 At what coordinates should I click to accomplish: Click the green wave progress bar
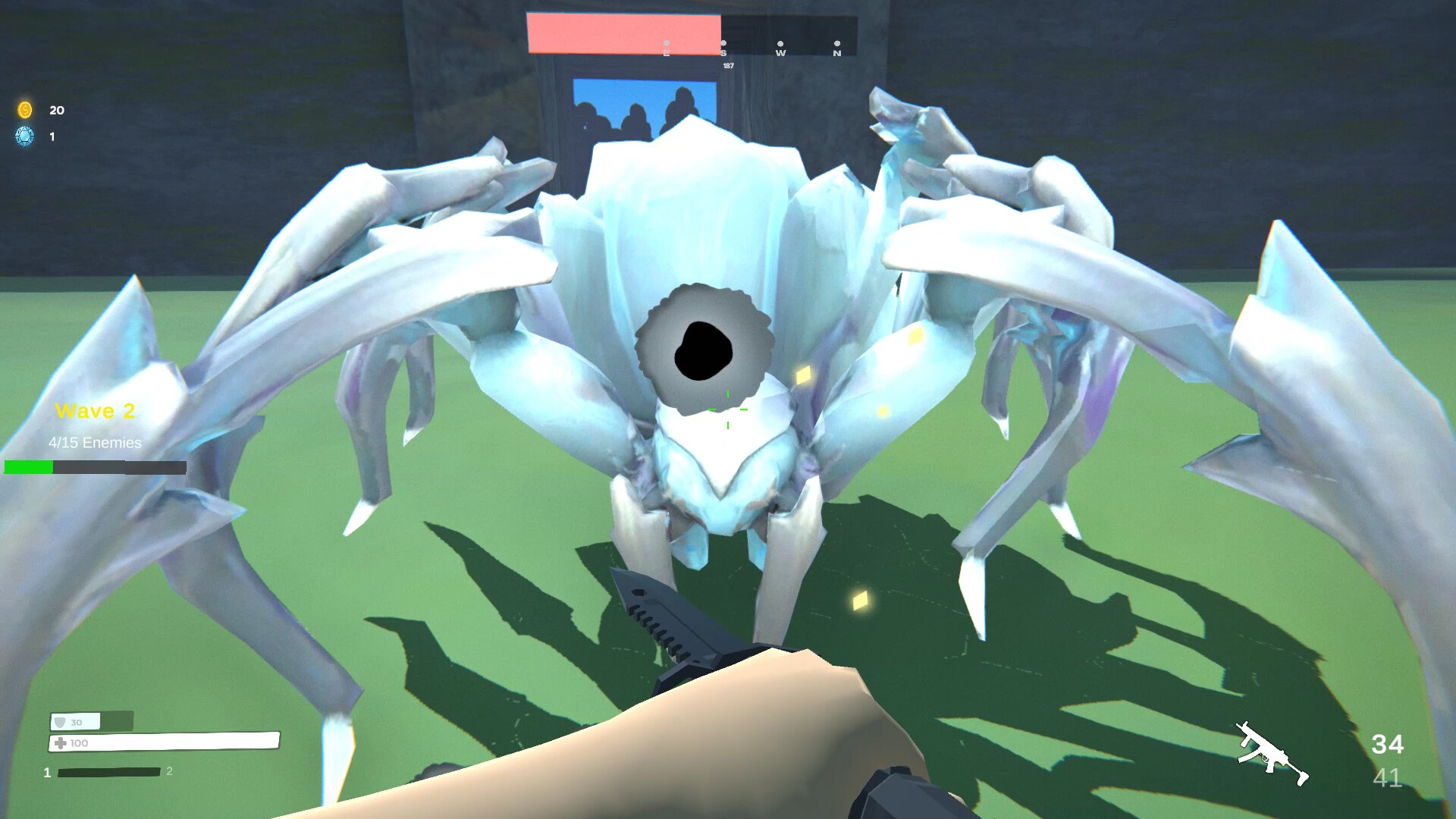[29, 467]
